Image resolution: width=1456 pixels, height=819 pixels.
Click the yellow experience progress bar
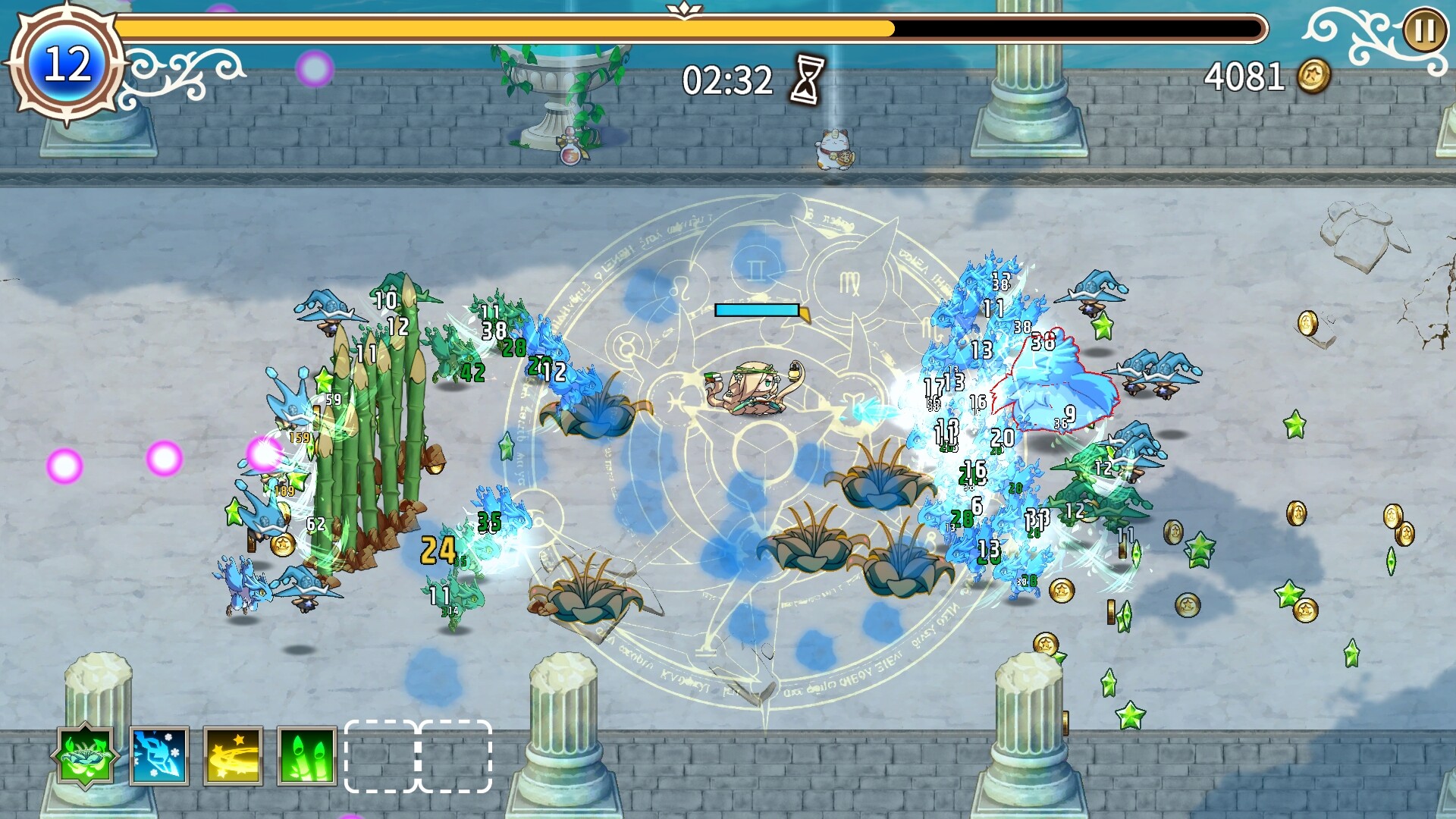tap(500, 29)
